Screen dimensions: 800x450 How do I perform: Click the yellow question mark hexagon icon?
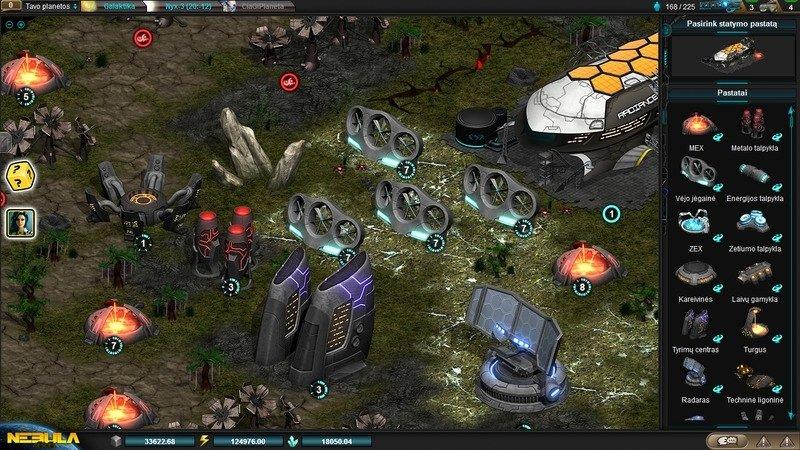click(x=18, y=177)
